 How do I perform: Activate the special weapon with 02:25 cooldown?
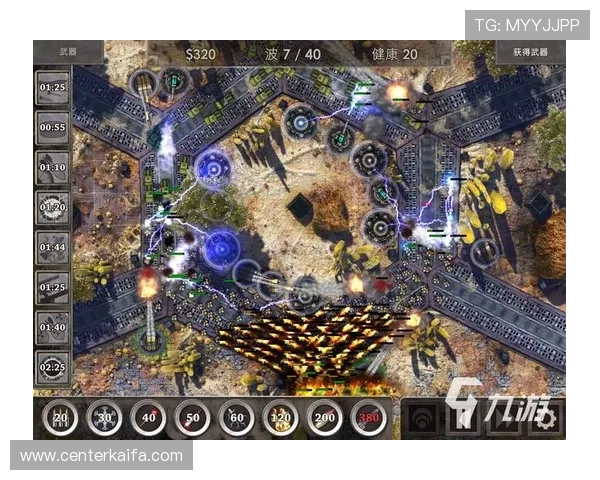(52, 367)
